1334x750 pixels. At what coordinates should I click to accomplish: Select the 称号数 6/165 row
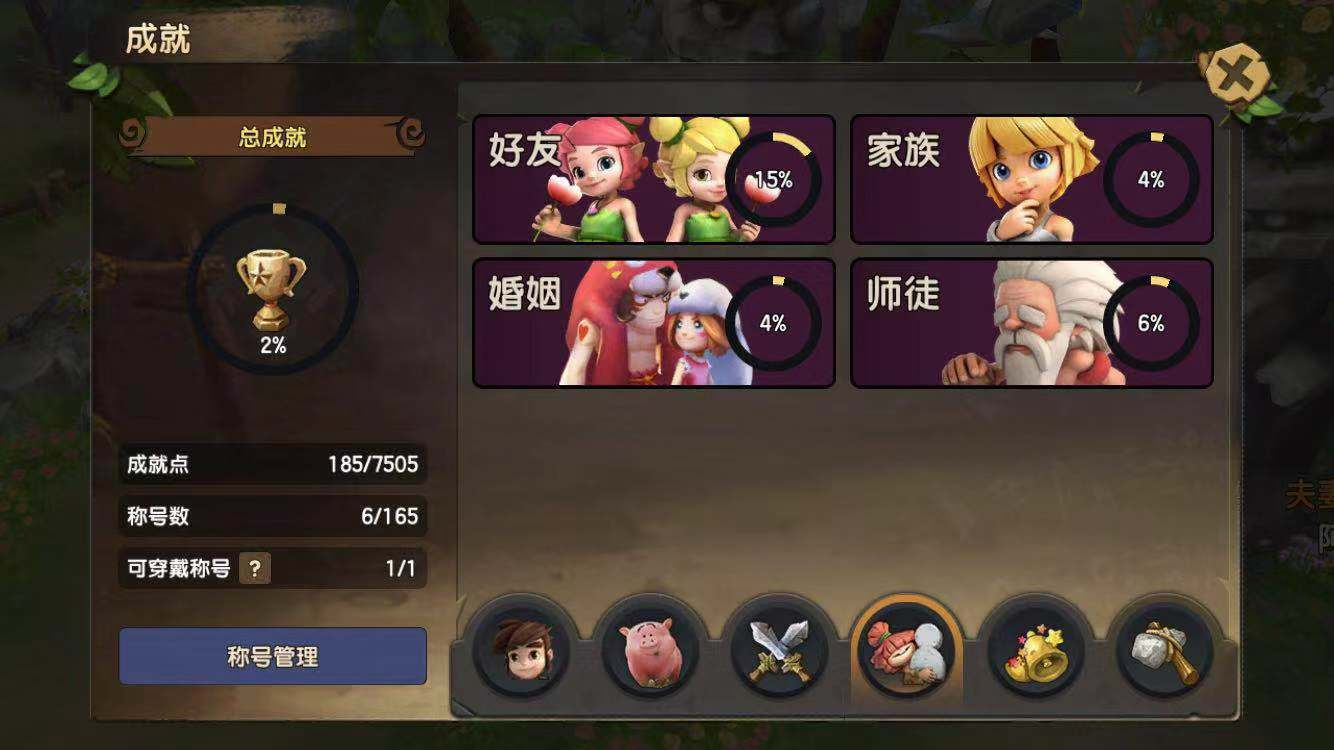(273, 517)
